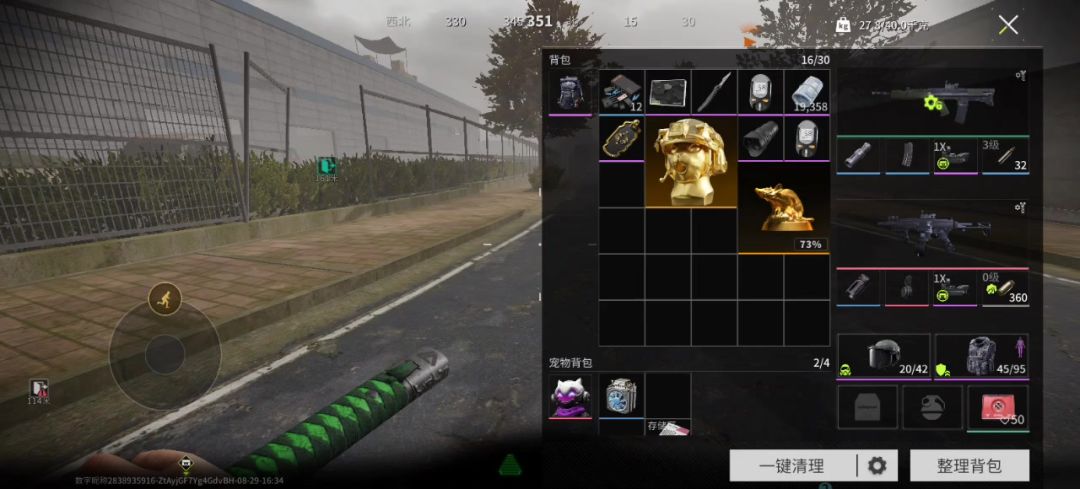Select the cooling fan in pet backpack

click(x=621, y=397)
